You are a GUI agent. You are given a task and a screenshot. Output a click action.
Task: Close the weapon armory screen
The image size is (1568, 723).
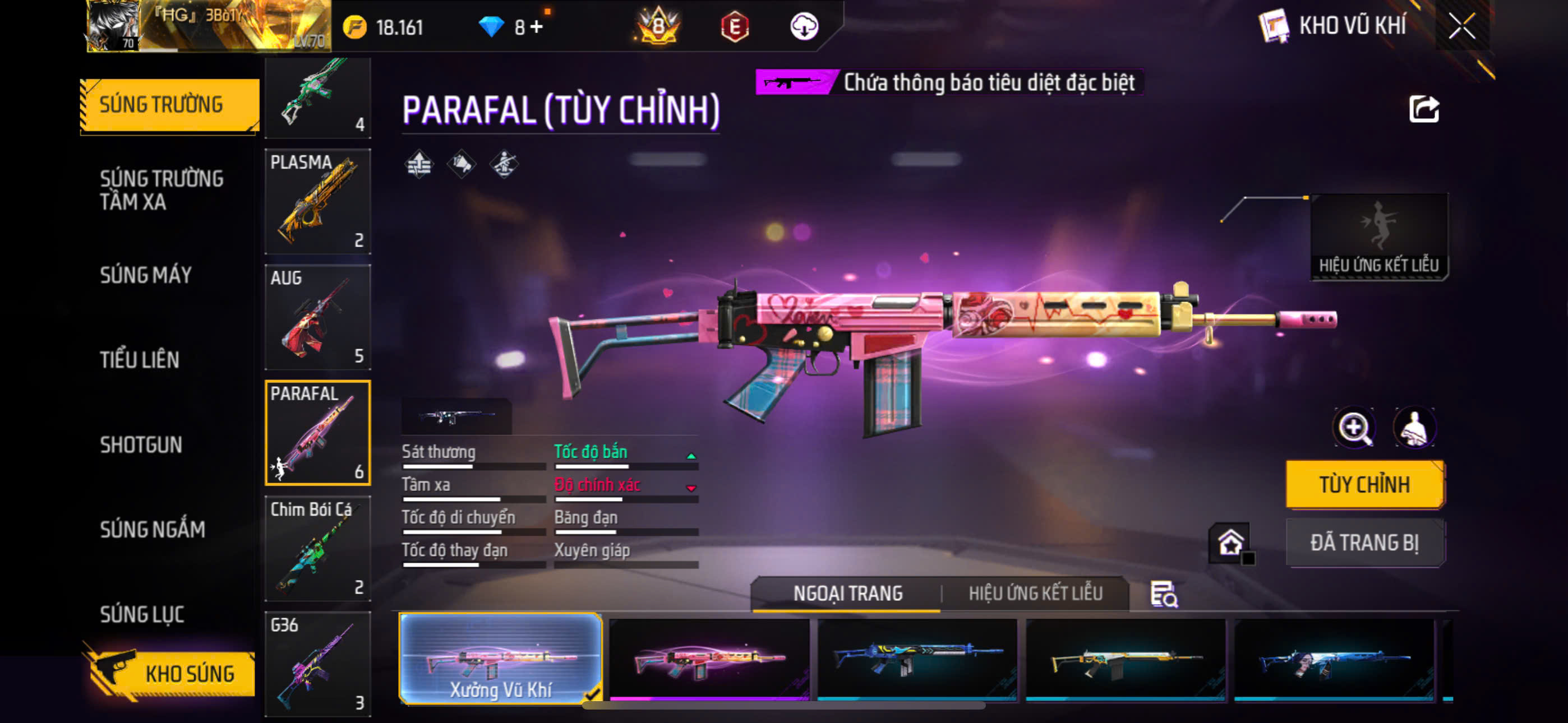coord(1461,26)
